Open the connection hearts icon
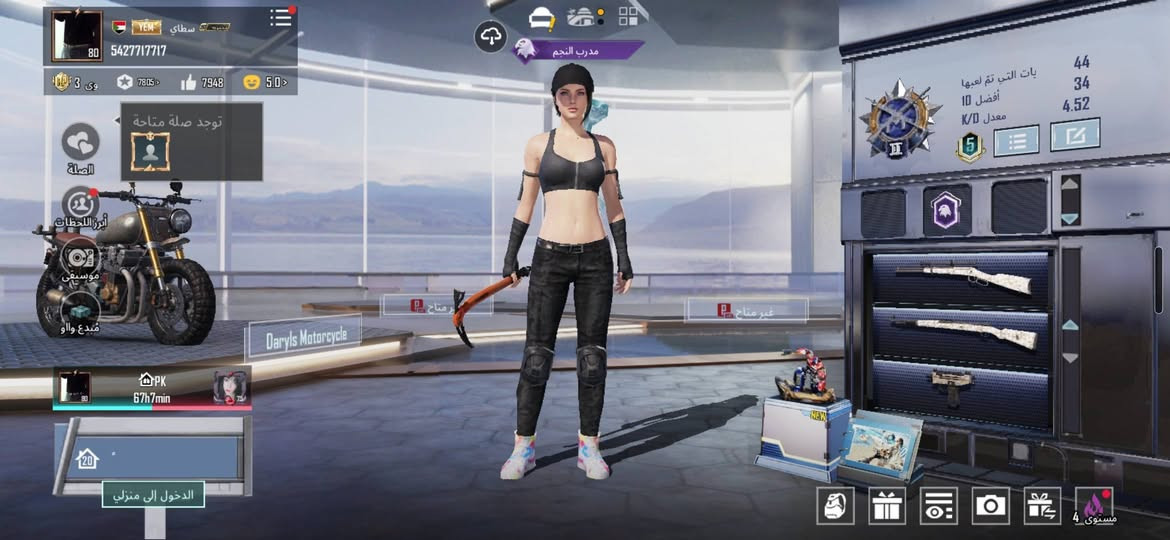 pyautogui.click(x=80, y=142)
